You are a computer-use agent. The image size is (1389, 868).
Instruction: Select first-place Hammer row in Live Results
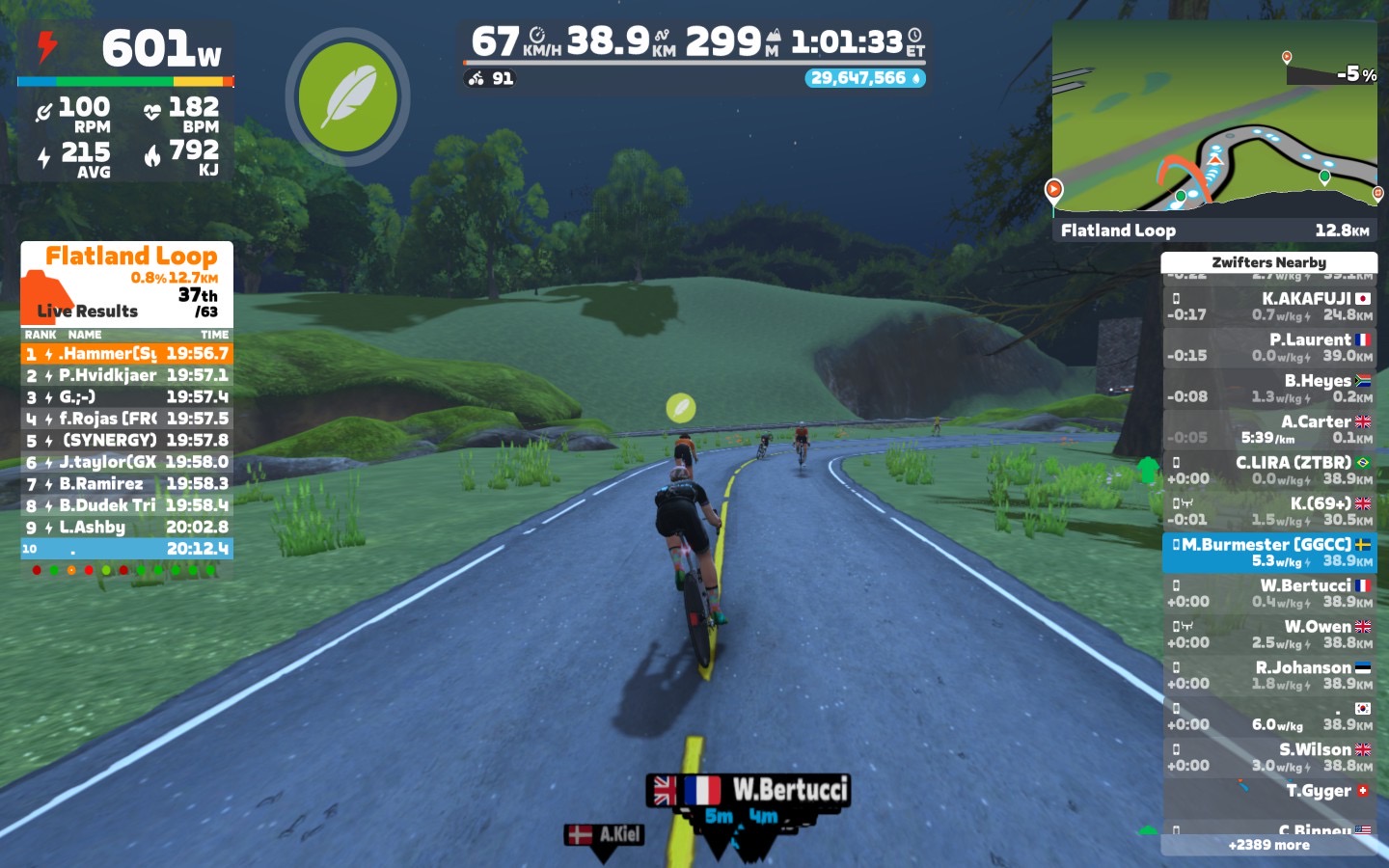tap(126, 354)
